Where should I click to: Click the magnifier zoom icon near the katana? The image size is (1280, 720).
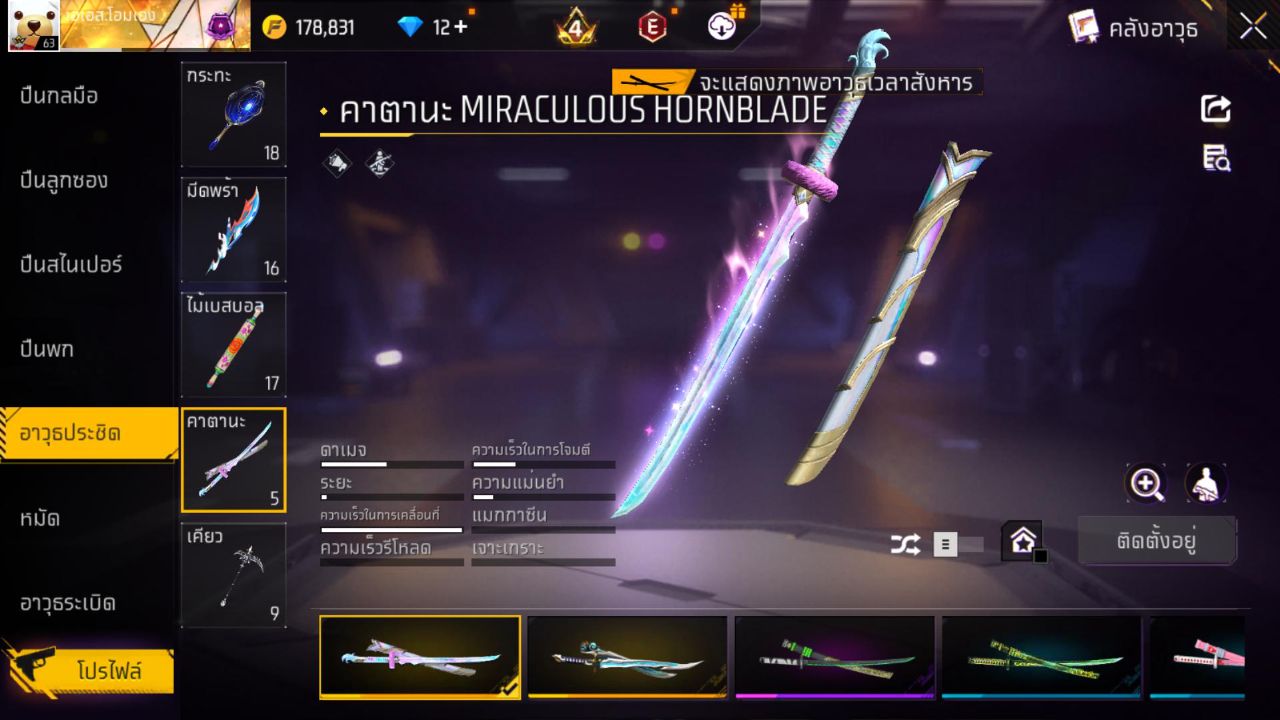[1146, 484]
